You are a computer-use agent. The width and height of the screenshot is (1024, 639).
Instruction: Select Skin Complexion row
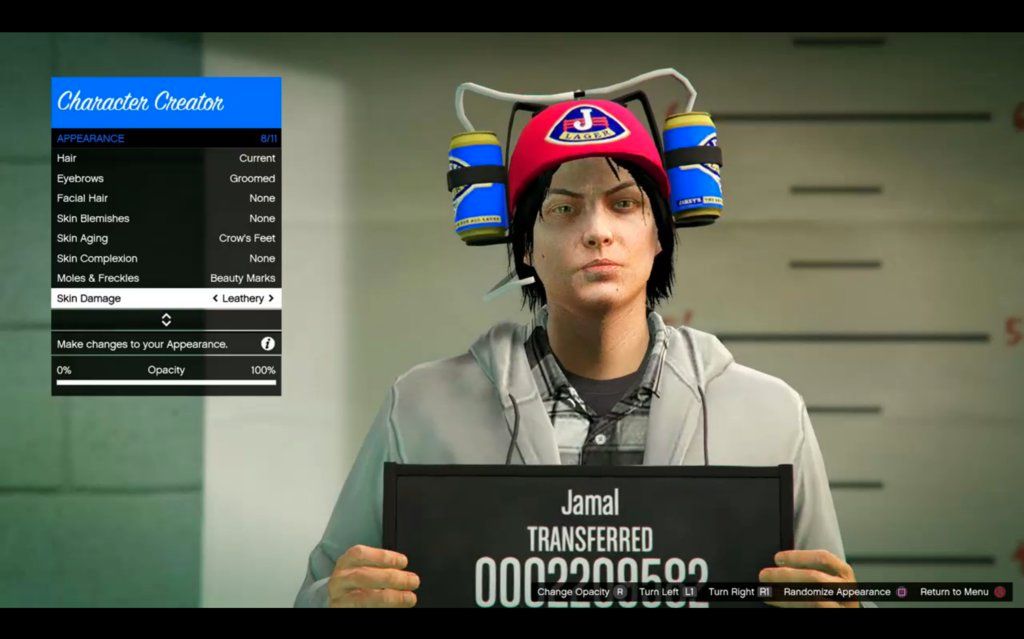pyautogui.click(x=166, y=258)
